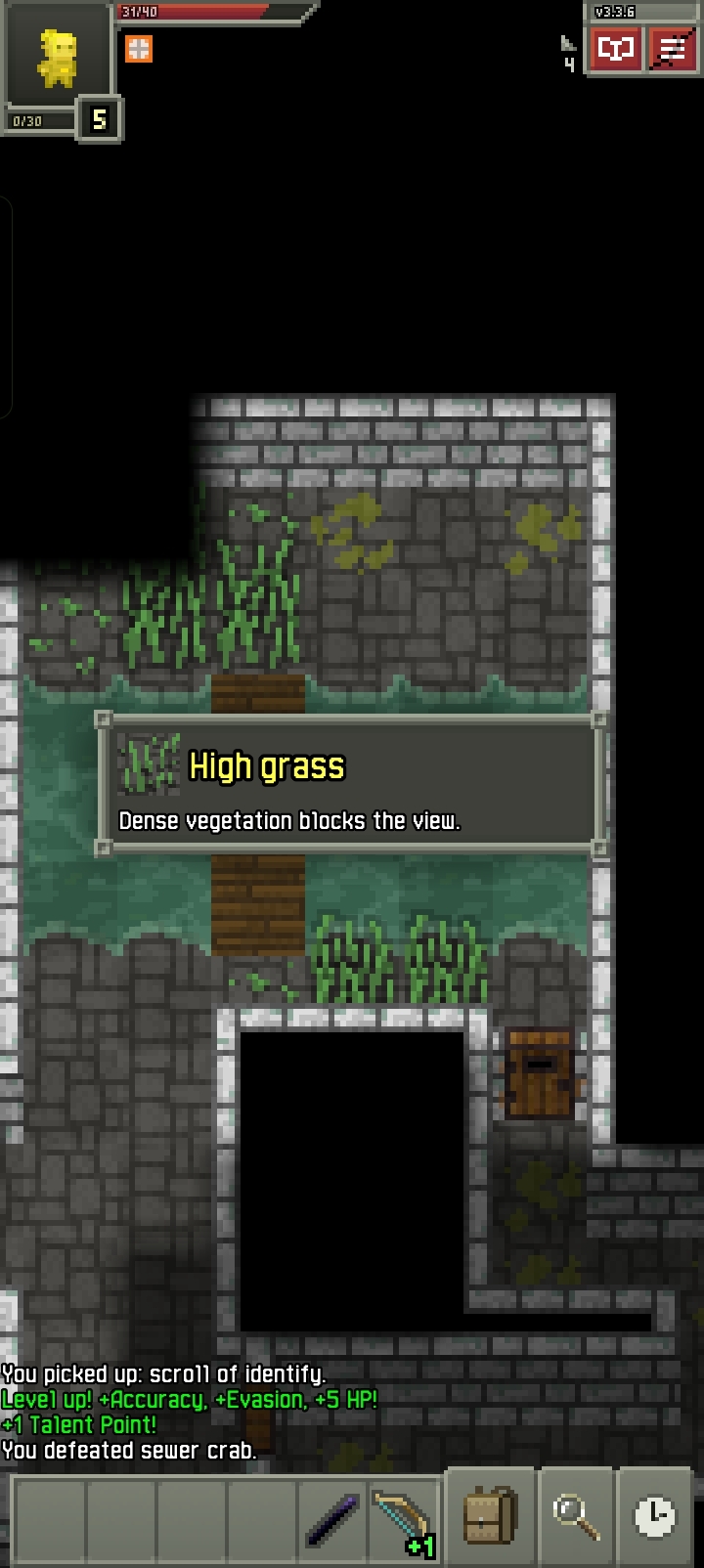Open the backpack inventory
This screenshot has height=1568, width=704.
pos(490,1517)
